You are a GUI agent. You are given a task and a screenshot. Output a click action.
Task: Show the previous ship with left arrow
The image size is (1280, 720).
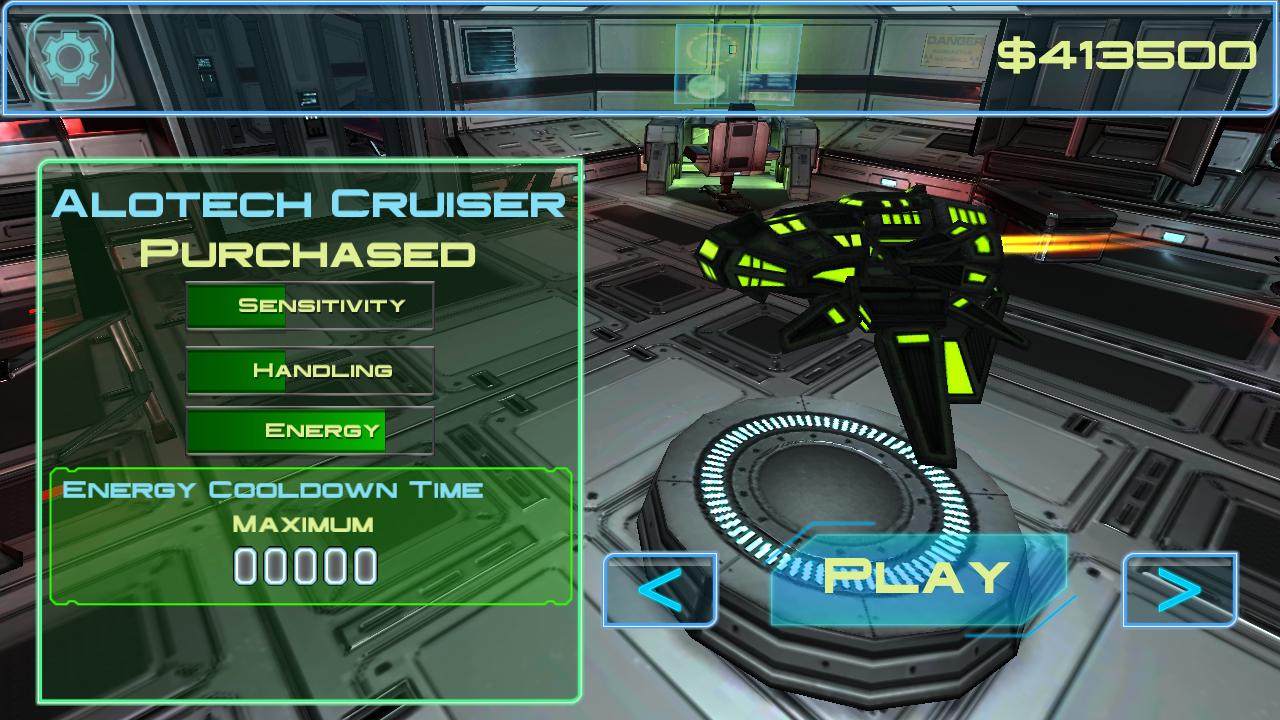(660, 590)
